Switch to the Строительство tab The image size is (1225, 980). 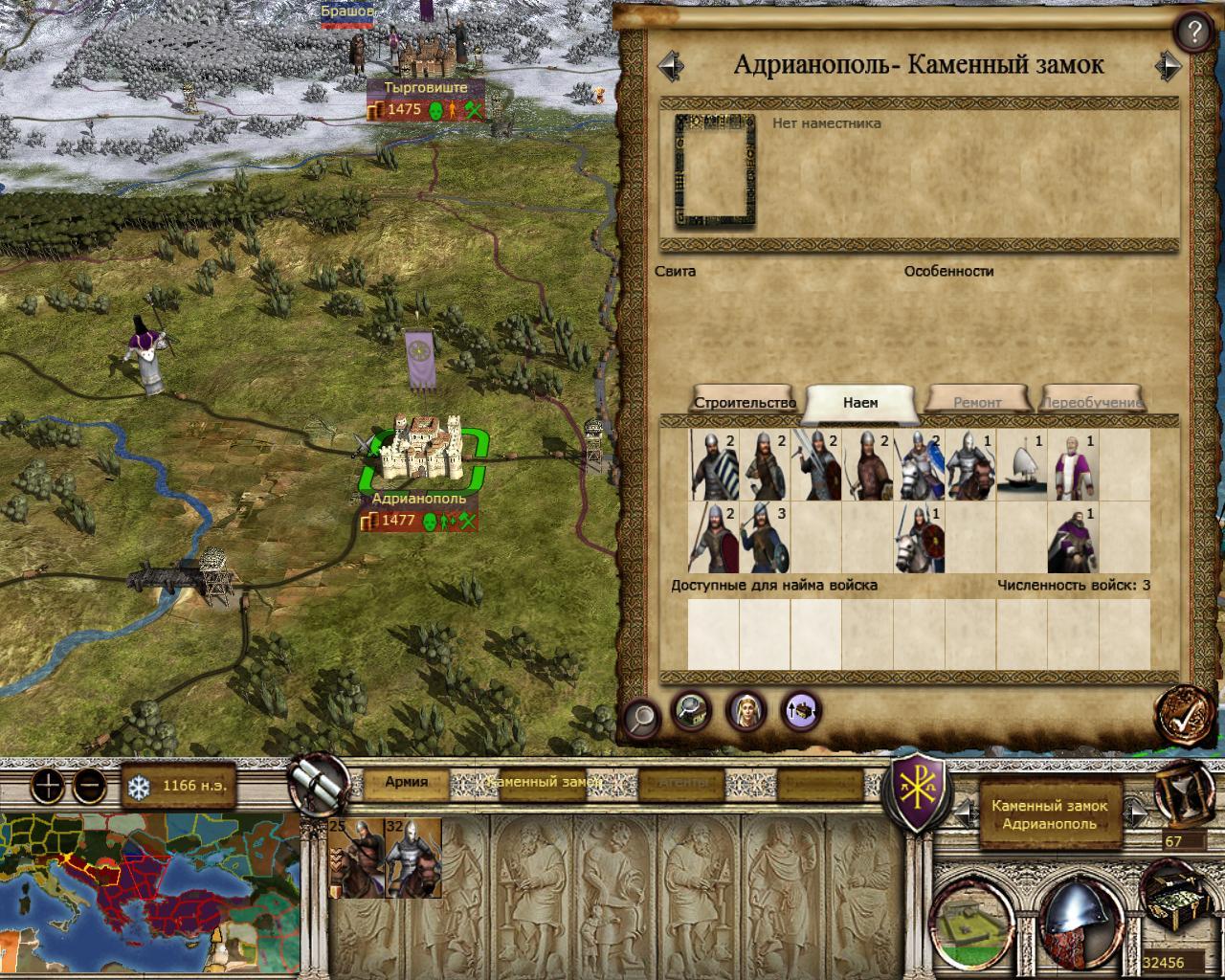pos(746,403)
